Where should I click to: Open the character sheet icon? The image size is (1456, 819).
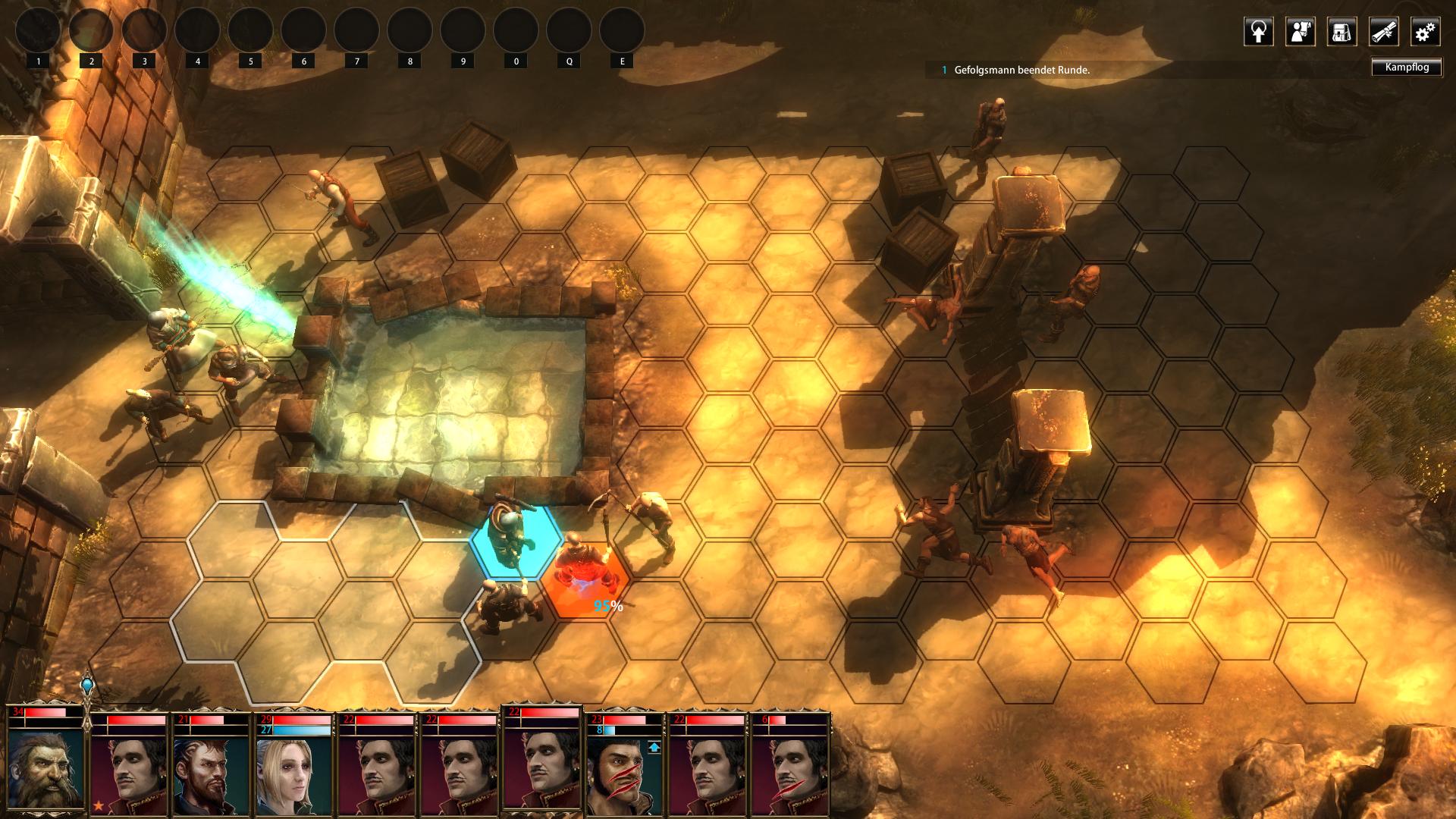(x=1300, y=32)
